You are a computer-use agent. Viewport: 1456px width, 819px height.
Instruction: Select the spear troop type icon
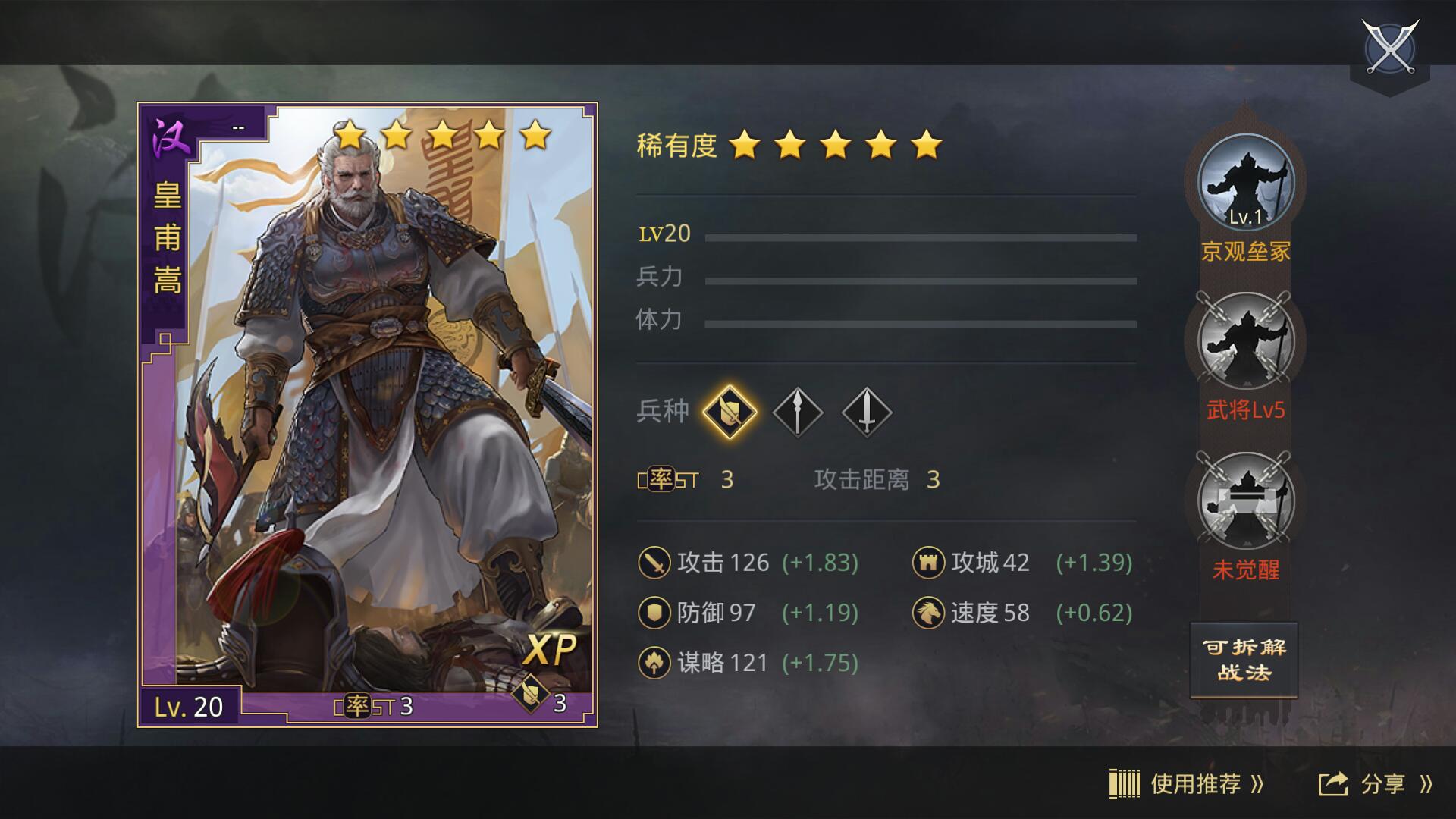(799, 411)
